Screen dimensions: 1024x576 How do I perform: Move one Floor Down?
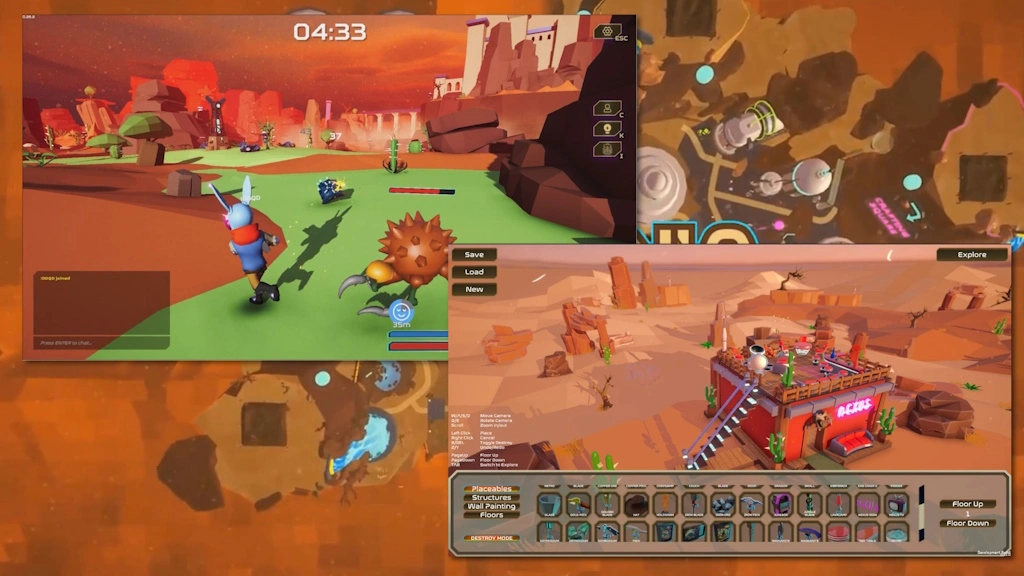[x=967, y=523]
